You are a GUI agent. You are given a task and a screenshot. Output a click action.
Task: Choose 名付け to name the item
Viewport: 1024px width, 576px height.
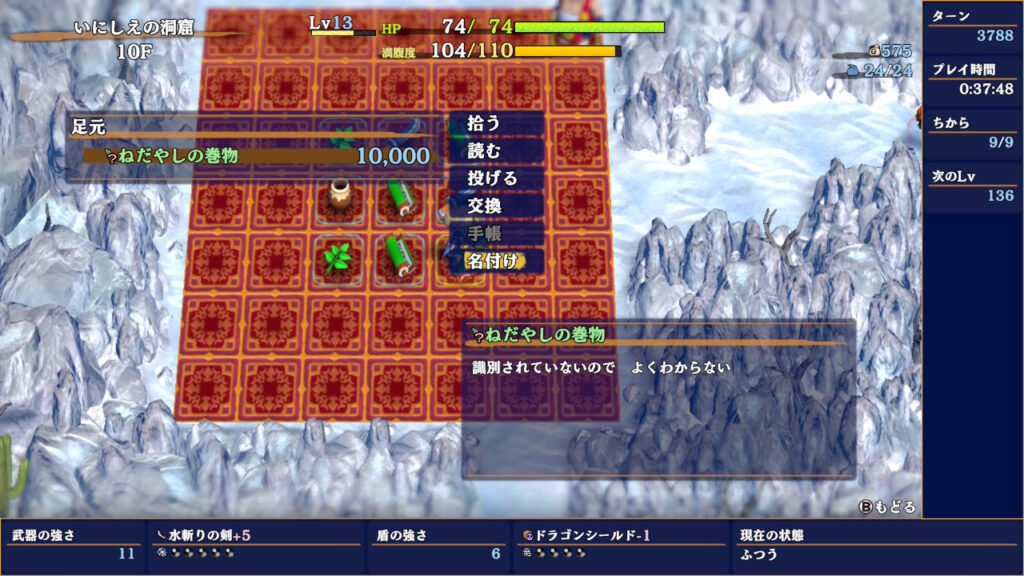click(496, 262)
